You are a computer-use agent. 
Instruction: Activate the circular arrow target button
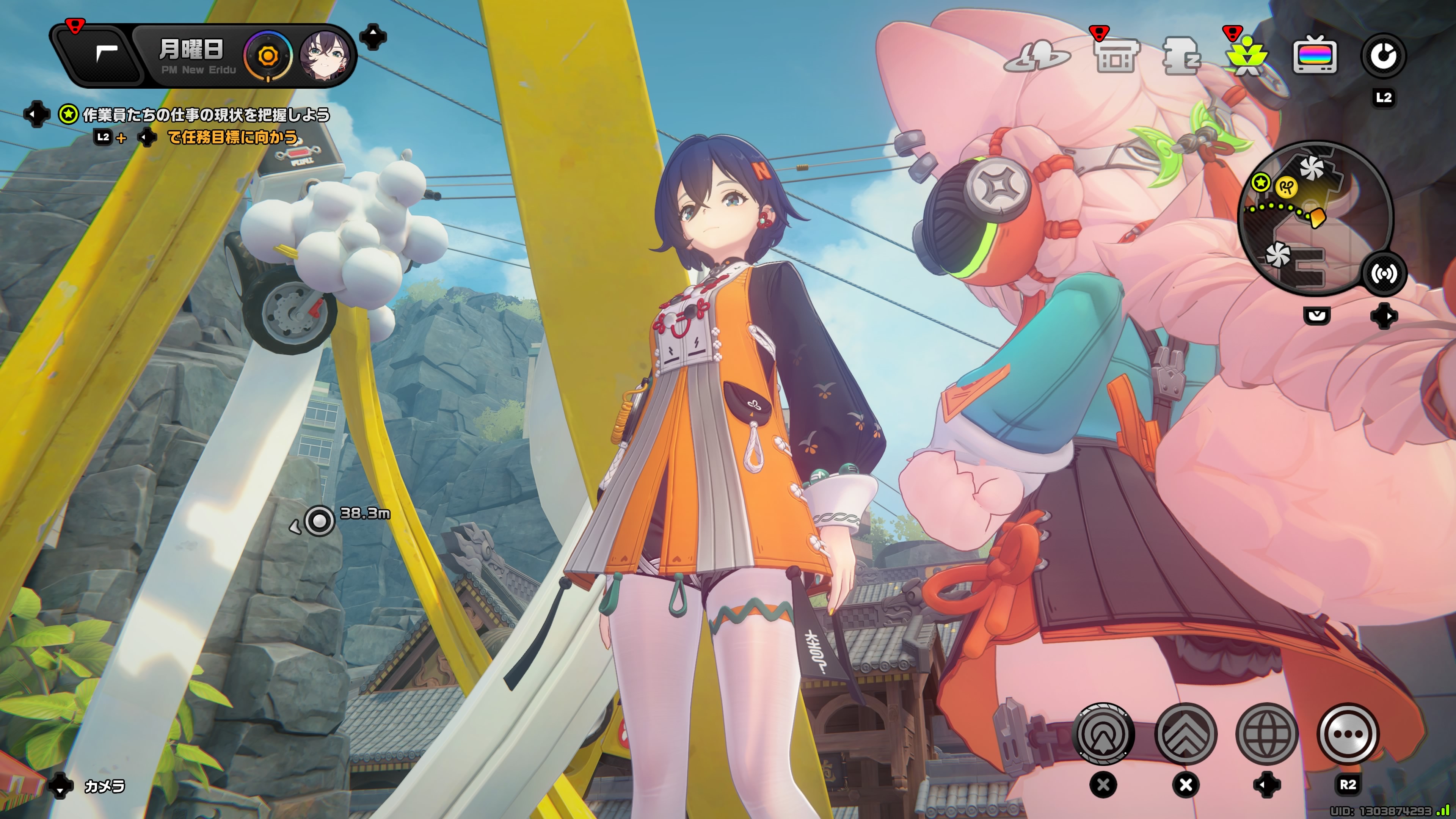(x=1103, y=734)
